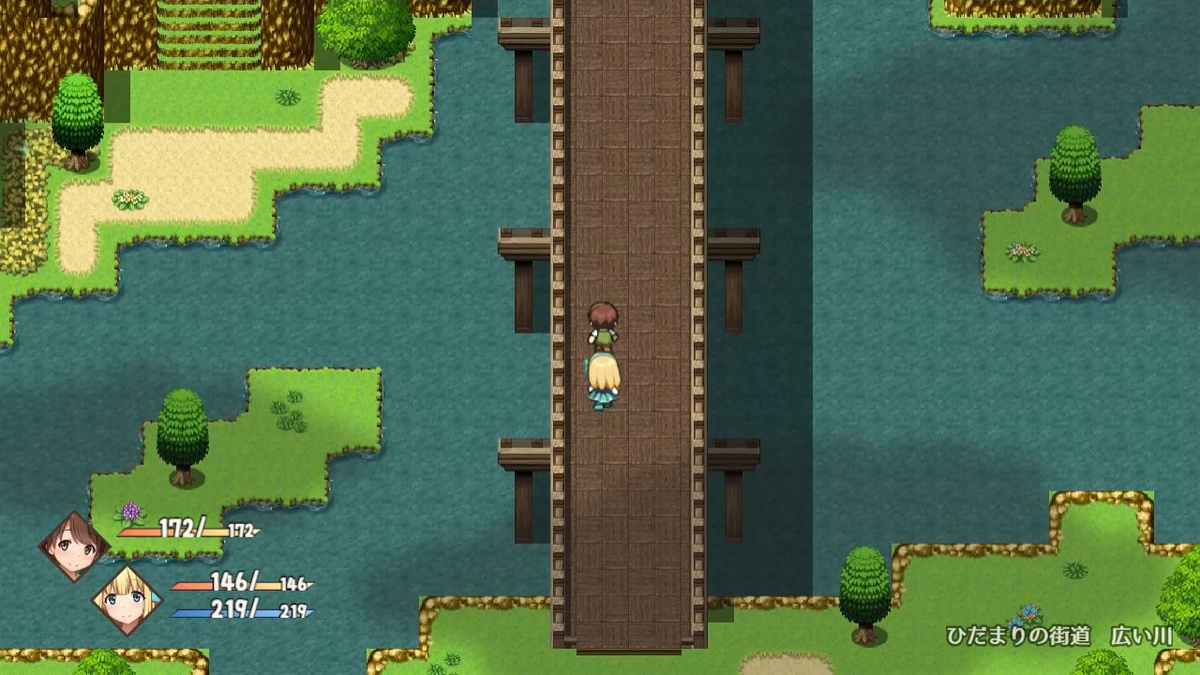This screenshot has height=675, width=1200.
Task: Select the brown-haired party member portrait
Action: (x=73, y=545)
